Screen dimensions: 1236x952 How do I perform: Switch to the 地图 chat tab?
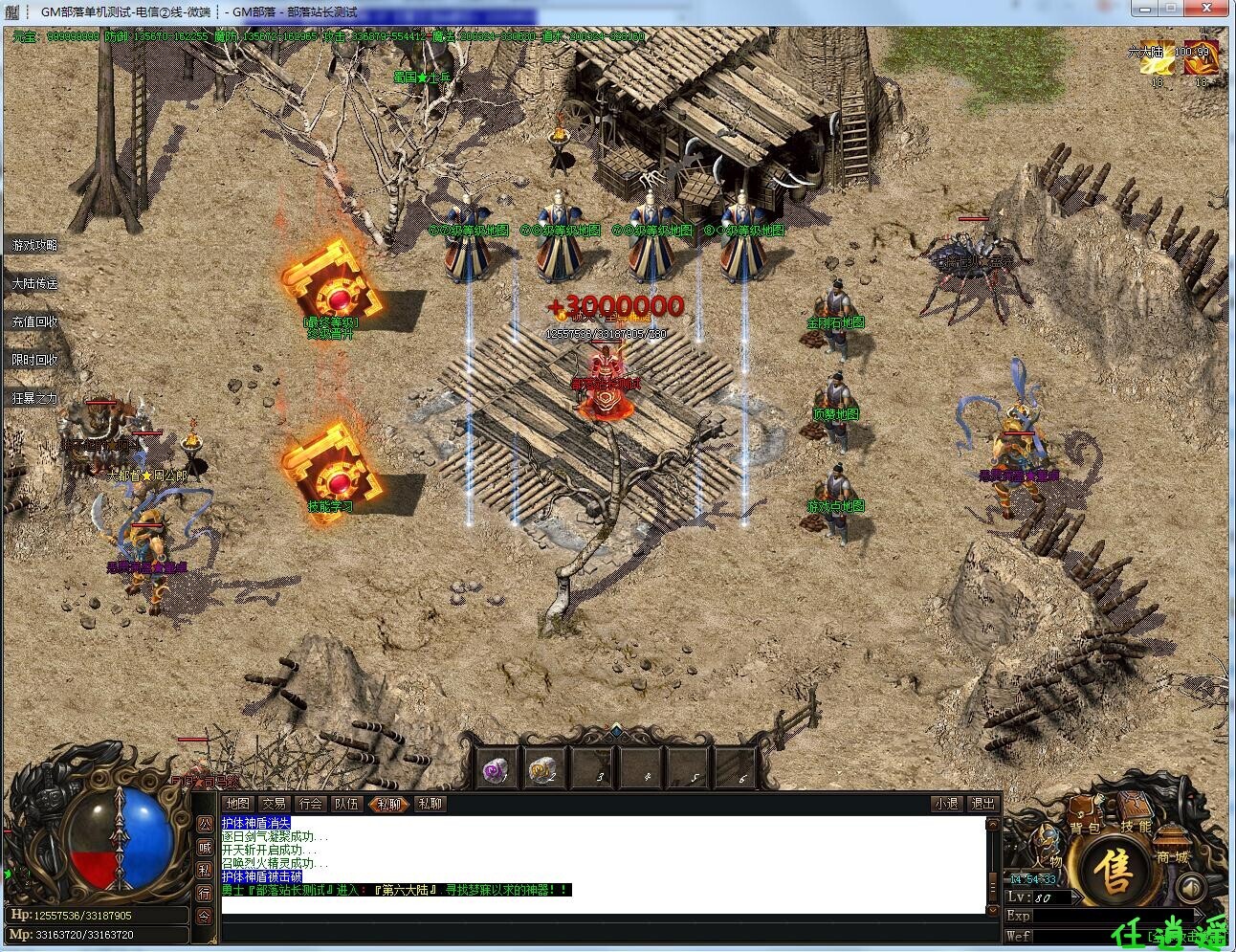237,804
